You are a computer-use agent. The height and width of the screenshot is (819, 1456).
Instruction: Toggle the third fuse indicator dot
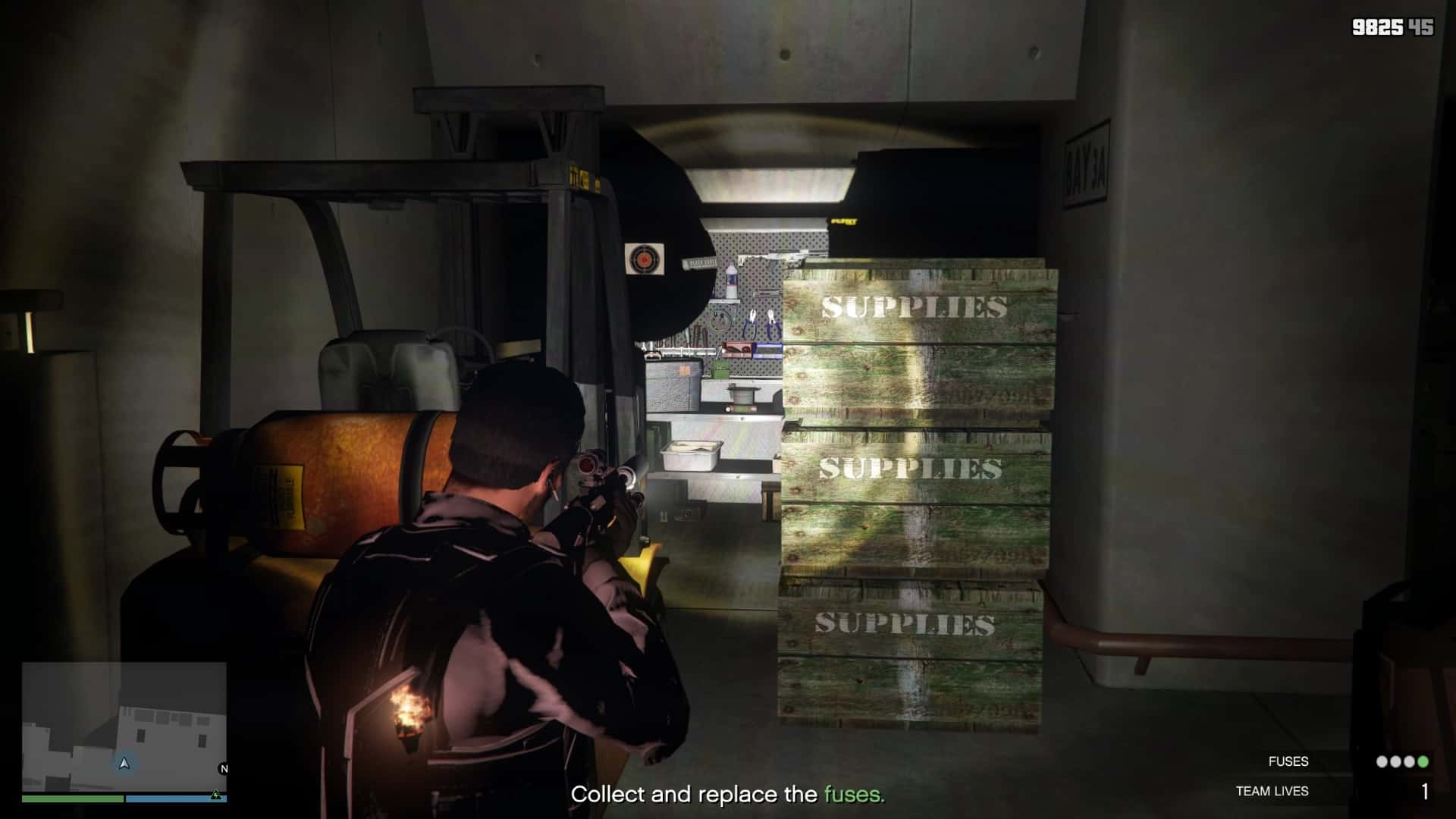[x=1409, y=761]
